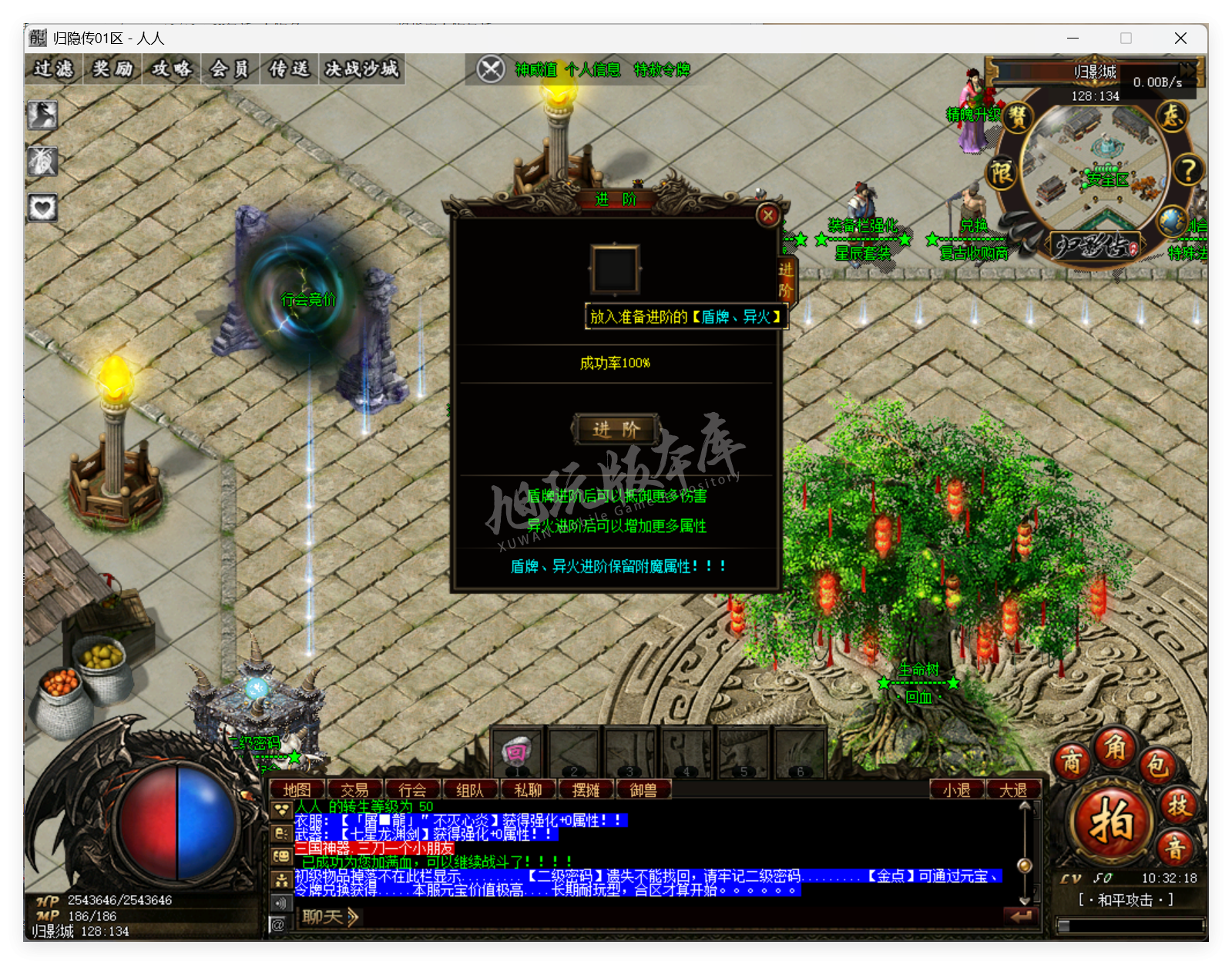Click 小退 to exit to character select

[x=957, y=789]
